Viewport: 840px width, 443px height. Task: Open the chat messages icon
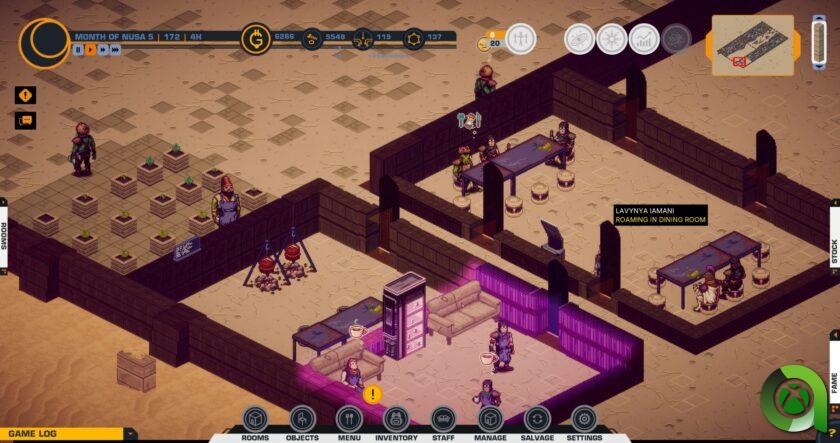[x=25, y=121]
